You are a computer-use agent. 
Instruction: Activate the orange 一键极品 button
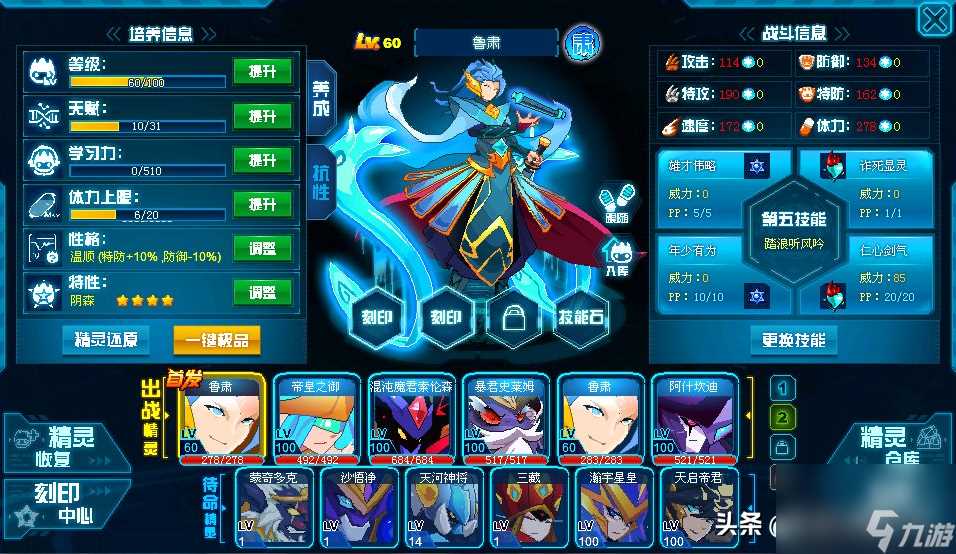[216, 340]
